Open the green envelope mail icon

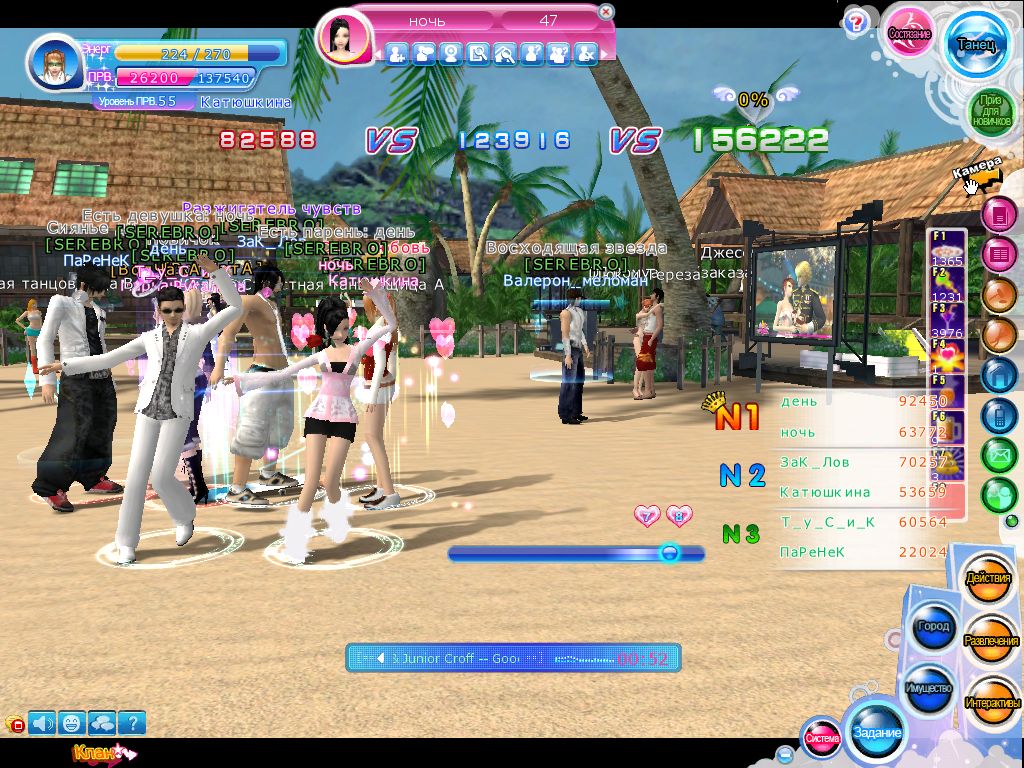[998, 456]
